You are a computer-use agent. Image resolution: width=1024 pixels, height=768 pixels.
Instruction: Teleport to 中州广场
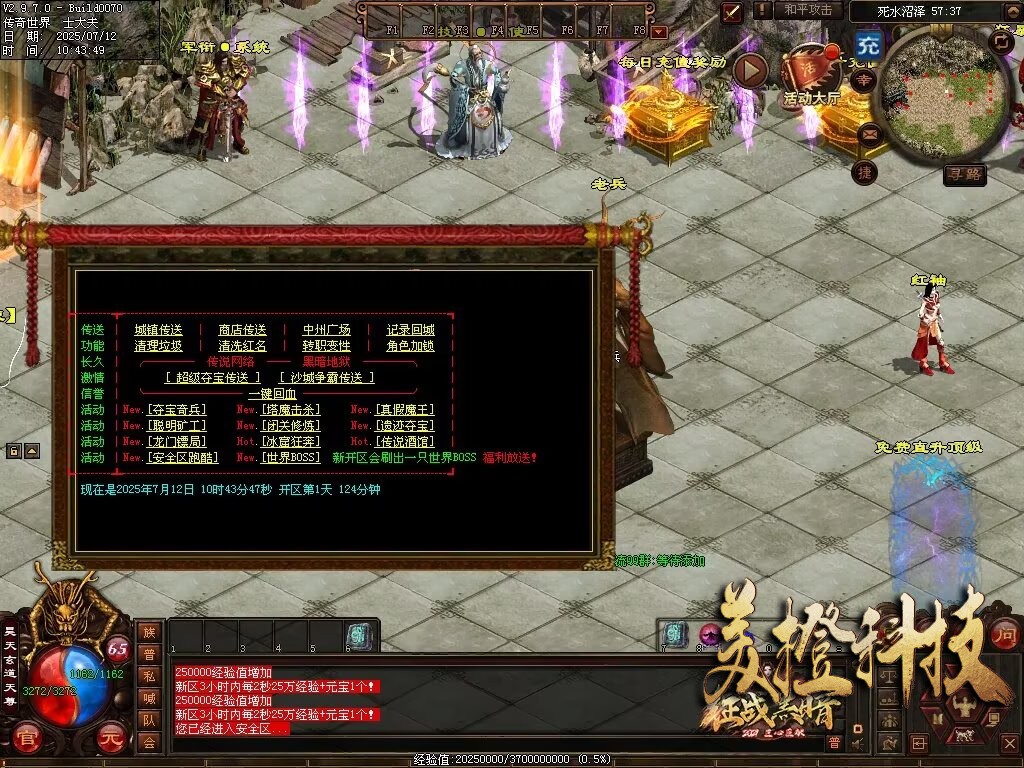(326, 330)
